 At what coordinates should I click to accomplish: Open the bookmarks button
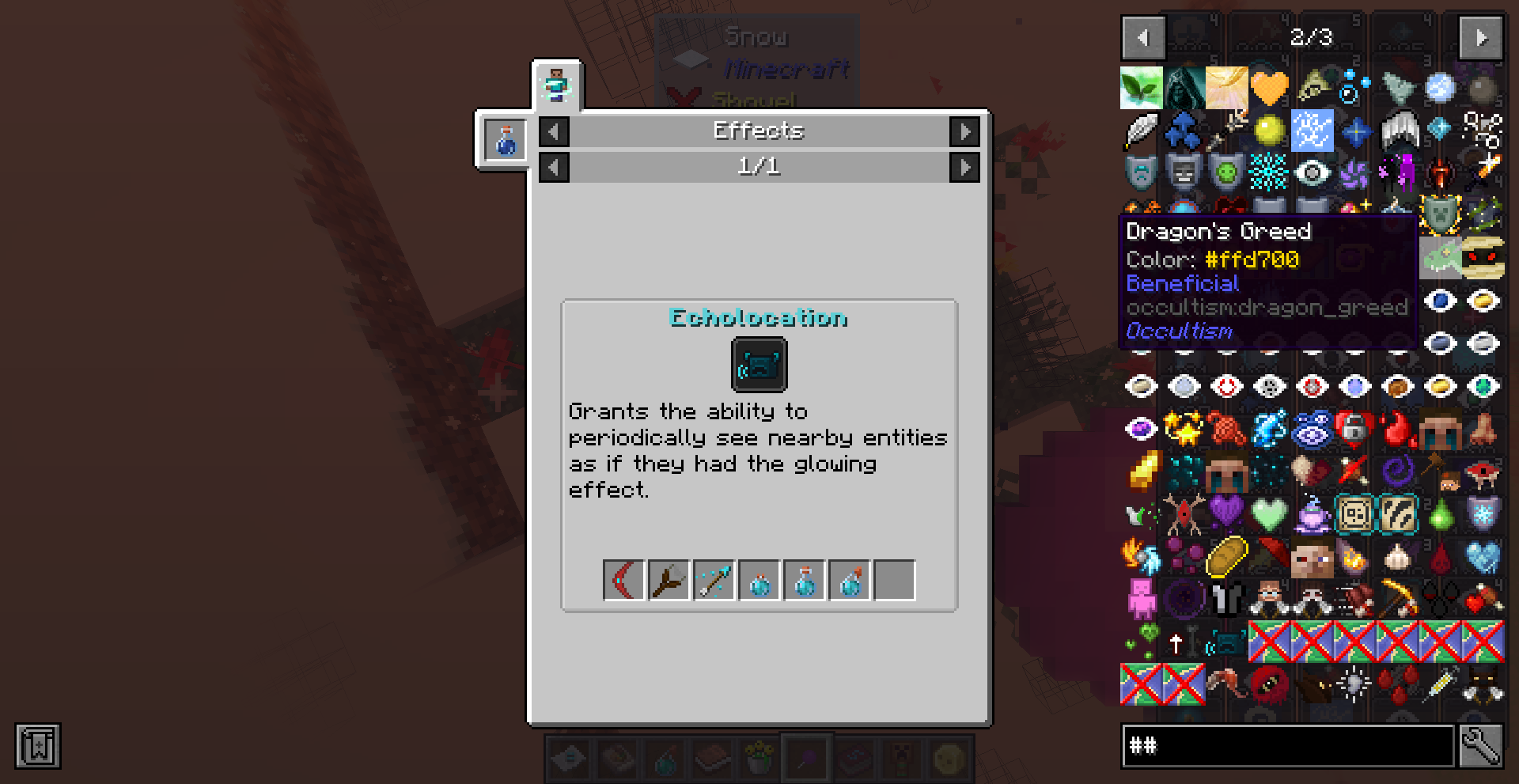37,745
